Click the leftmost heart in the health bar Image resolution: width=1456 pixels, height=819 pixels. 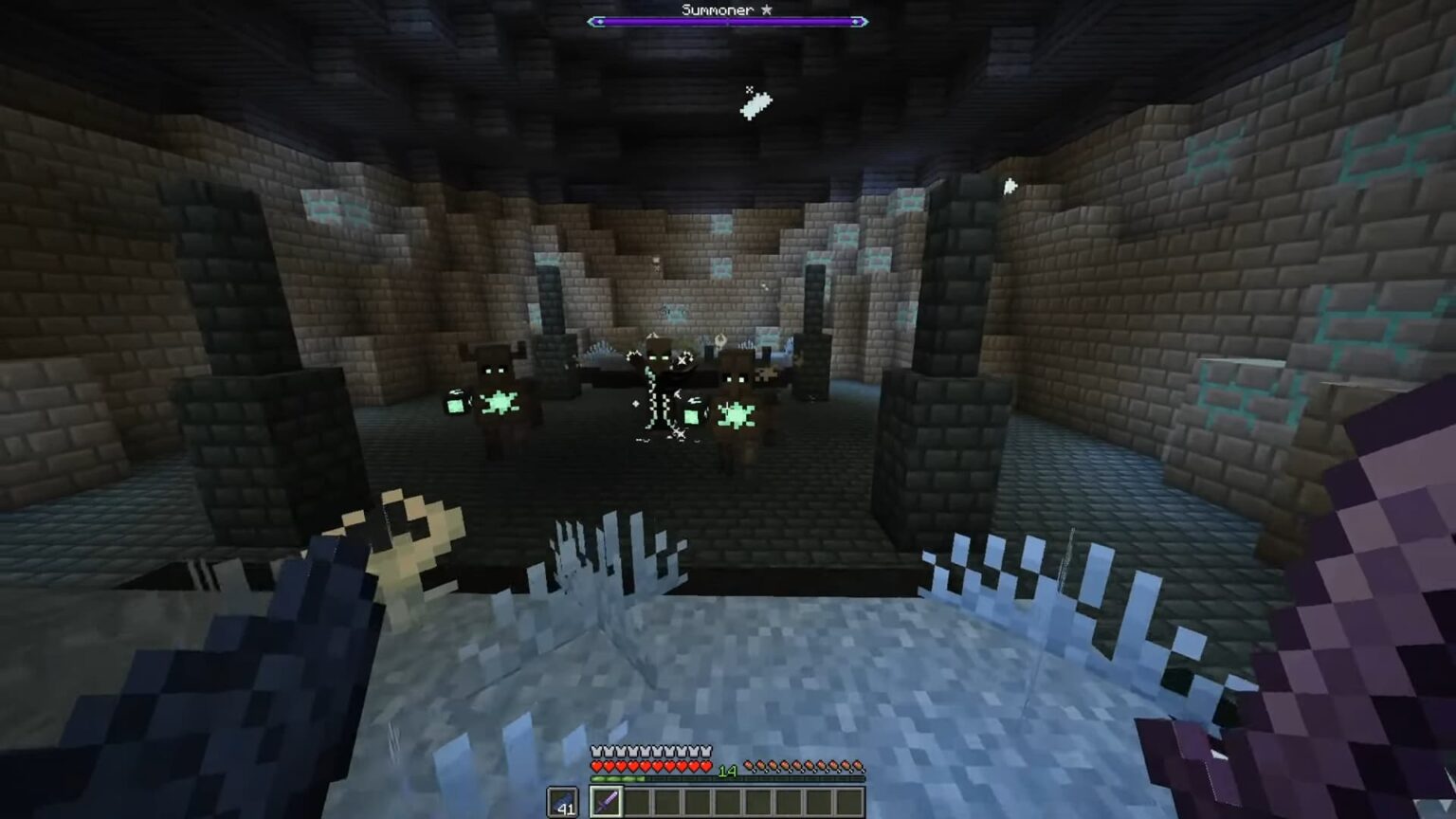[596, 765]
